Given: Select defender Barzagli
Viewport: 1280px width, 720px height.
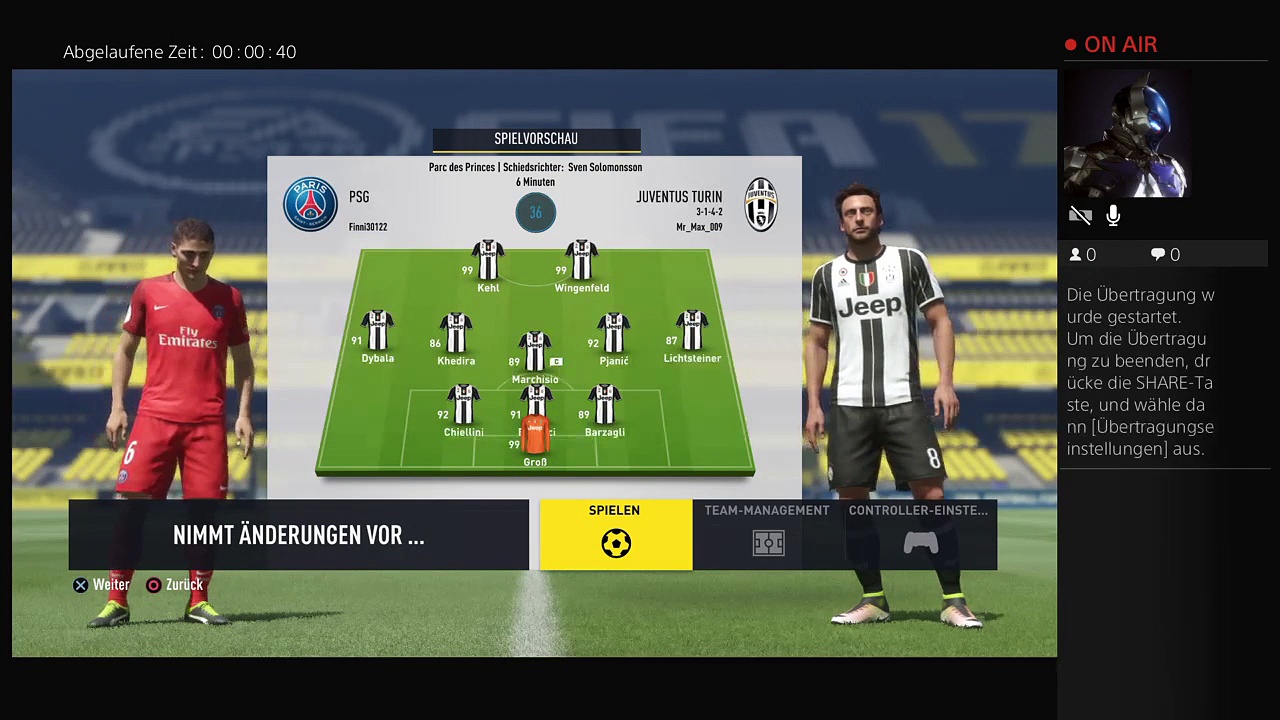Looking at the screenshot, I should click(x=604, y=406).
